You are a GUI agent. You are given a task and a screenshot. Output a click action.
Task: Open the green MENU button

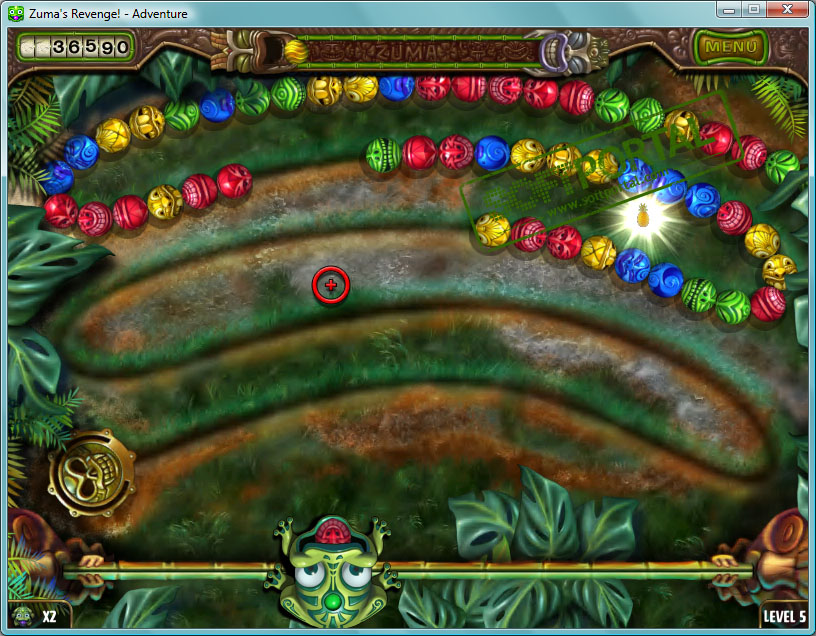coord(730,46)
